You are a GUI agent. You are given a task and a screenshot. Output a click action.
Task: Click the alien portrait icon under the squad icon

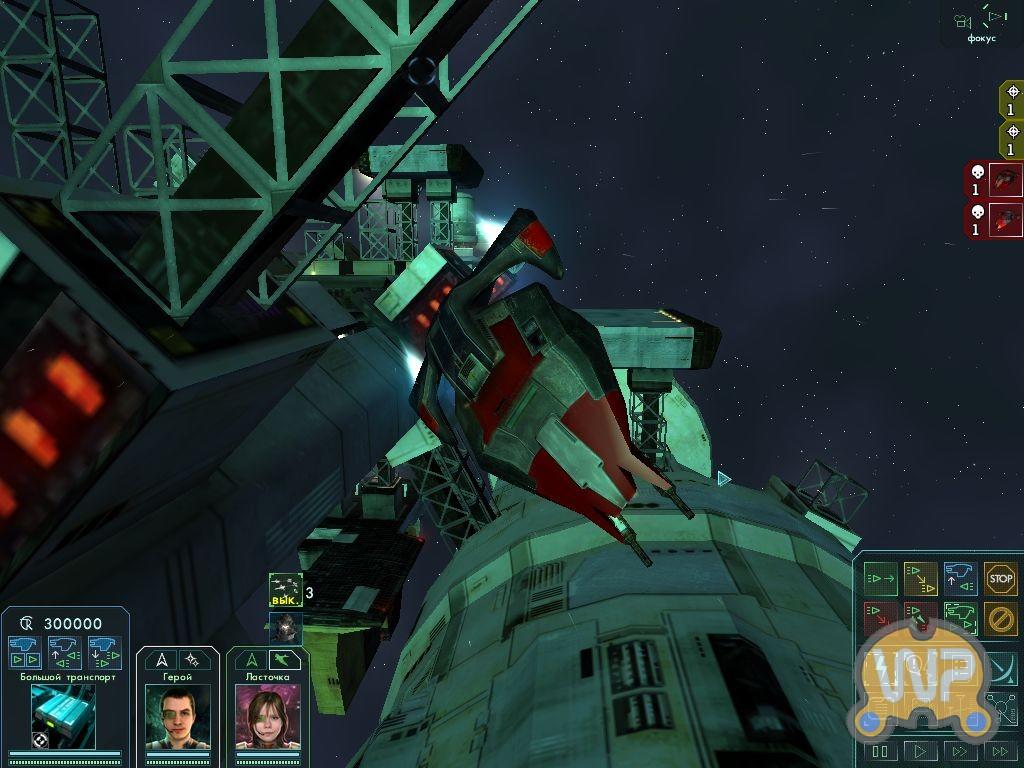tap(285, 627)
